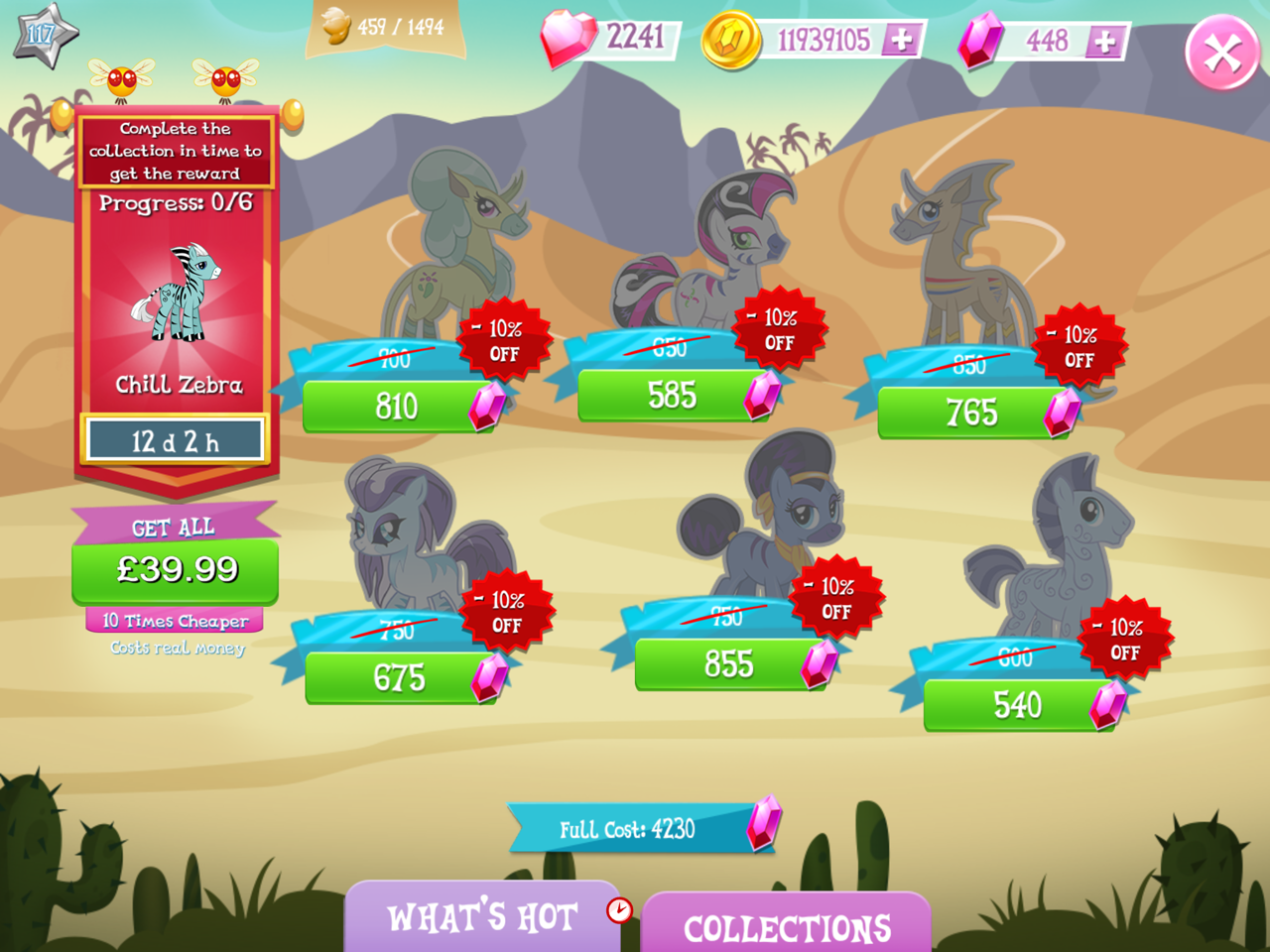This screenshot has height=952, width=1270.
Task: Click the ruby gem counter icon
Action: (x=571, y=40)
